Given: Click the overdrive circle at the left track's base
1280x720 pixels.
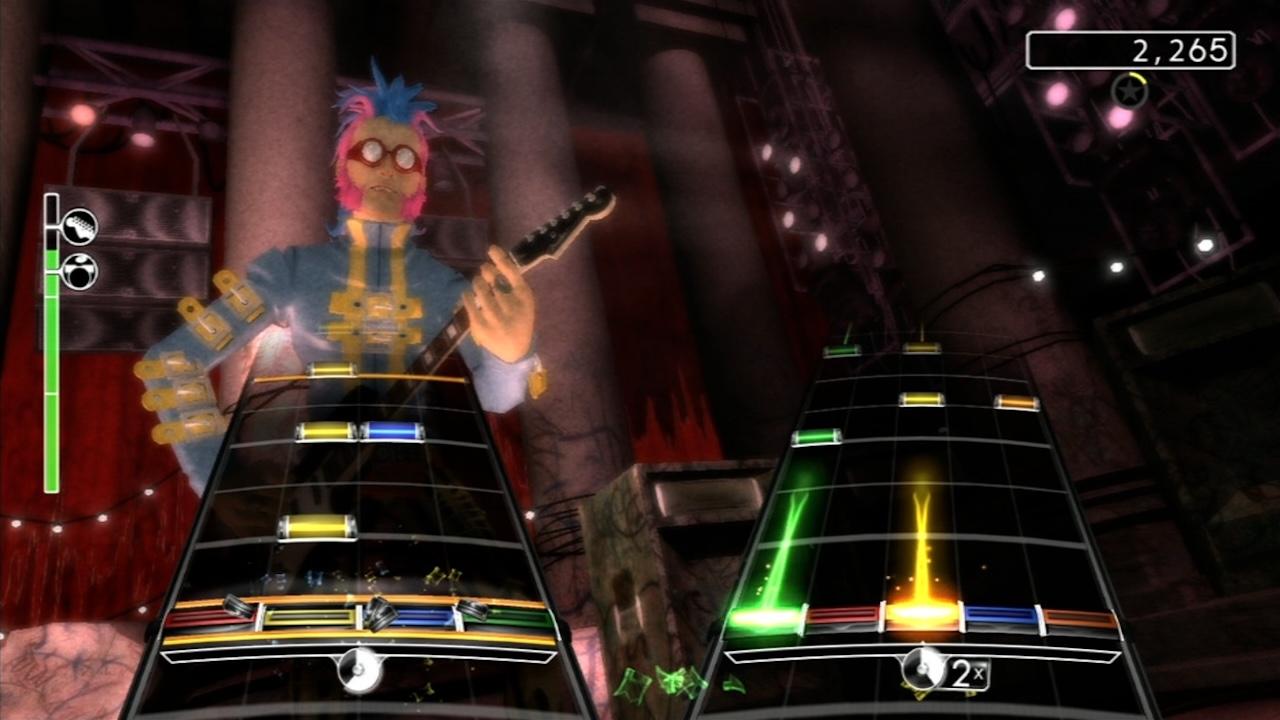Looking at the screenshot, I should 357,668.
